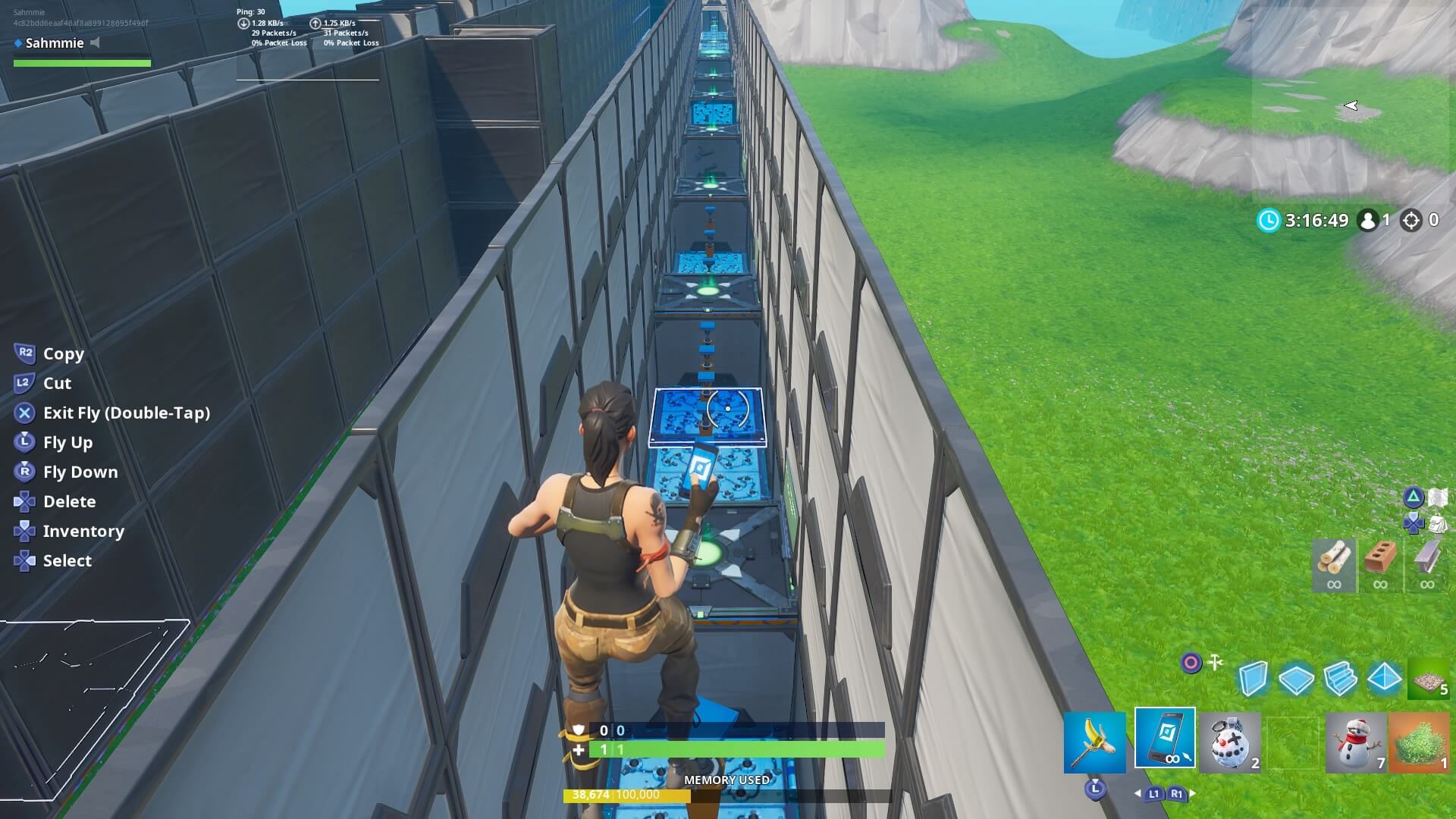Select the wall building piece icon
The height and width of the screenshot is (819, 1456).
point(1252,679)
